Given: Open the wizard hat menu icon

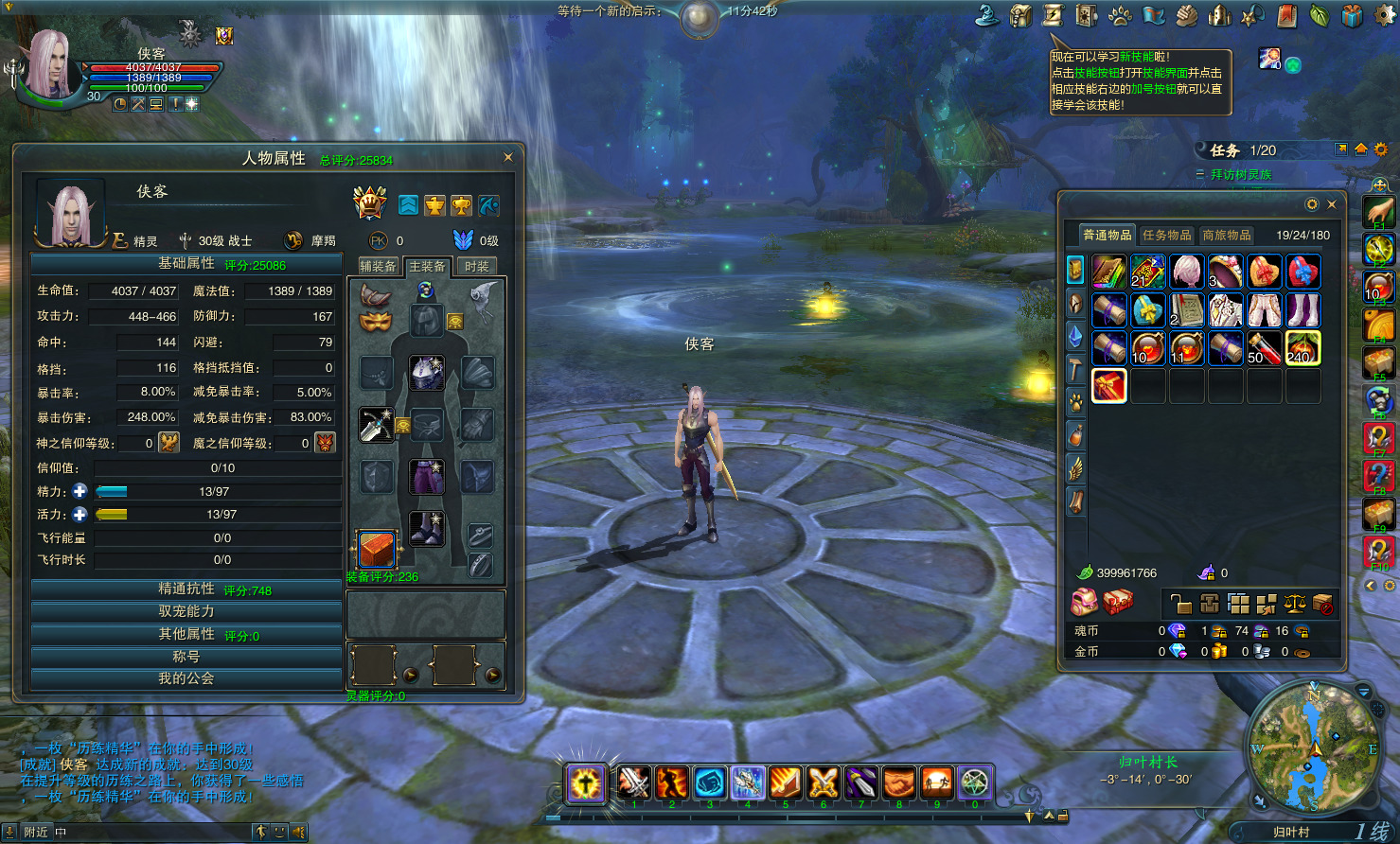Looking at the screenshot, I should click(988, 15).
